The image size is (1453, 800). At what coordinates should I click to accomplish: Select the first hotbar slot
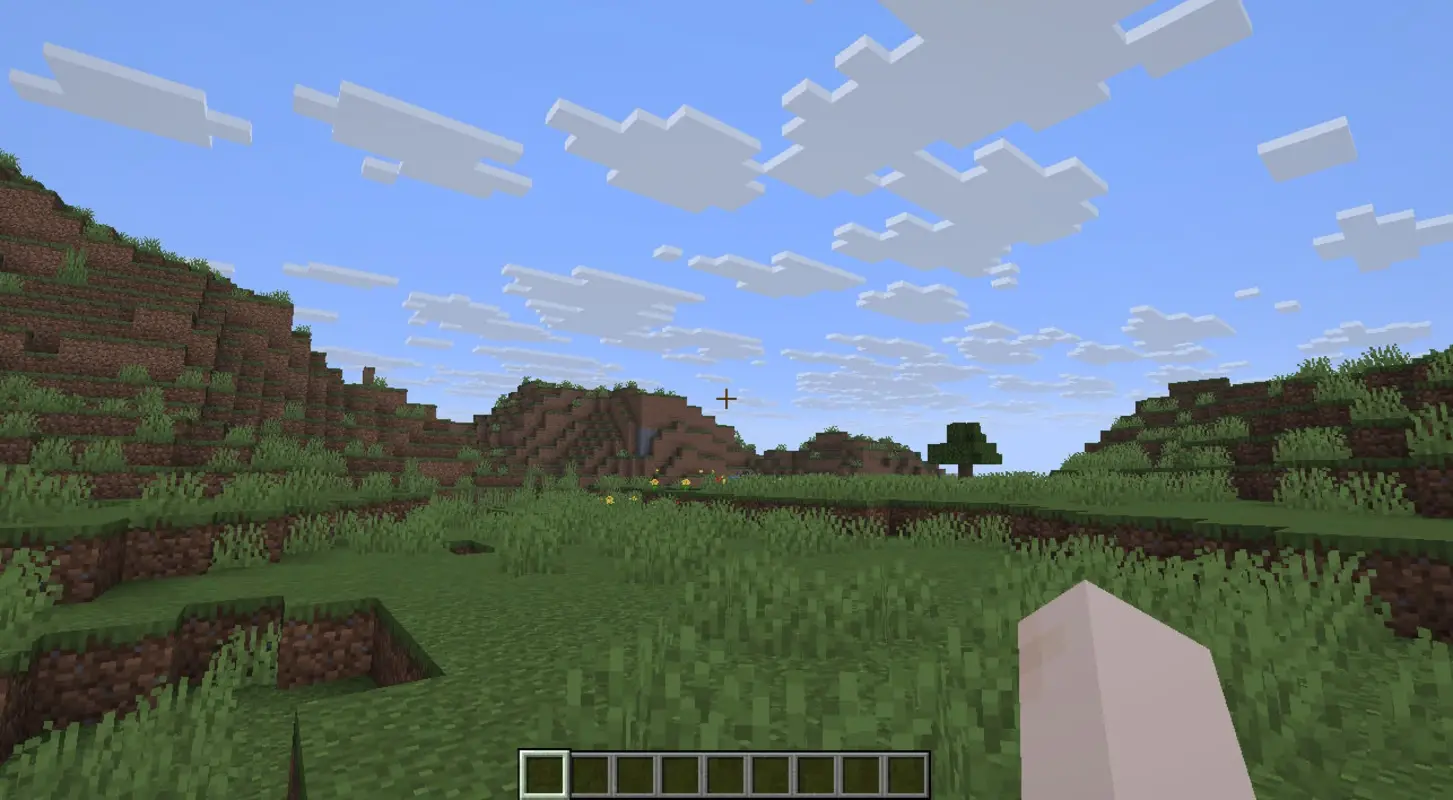click(544, 769)
